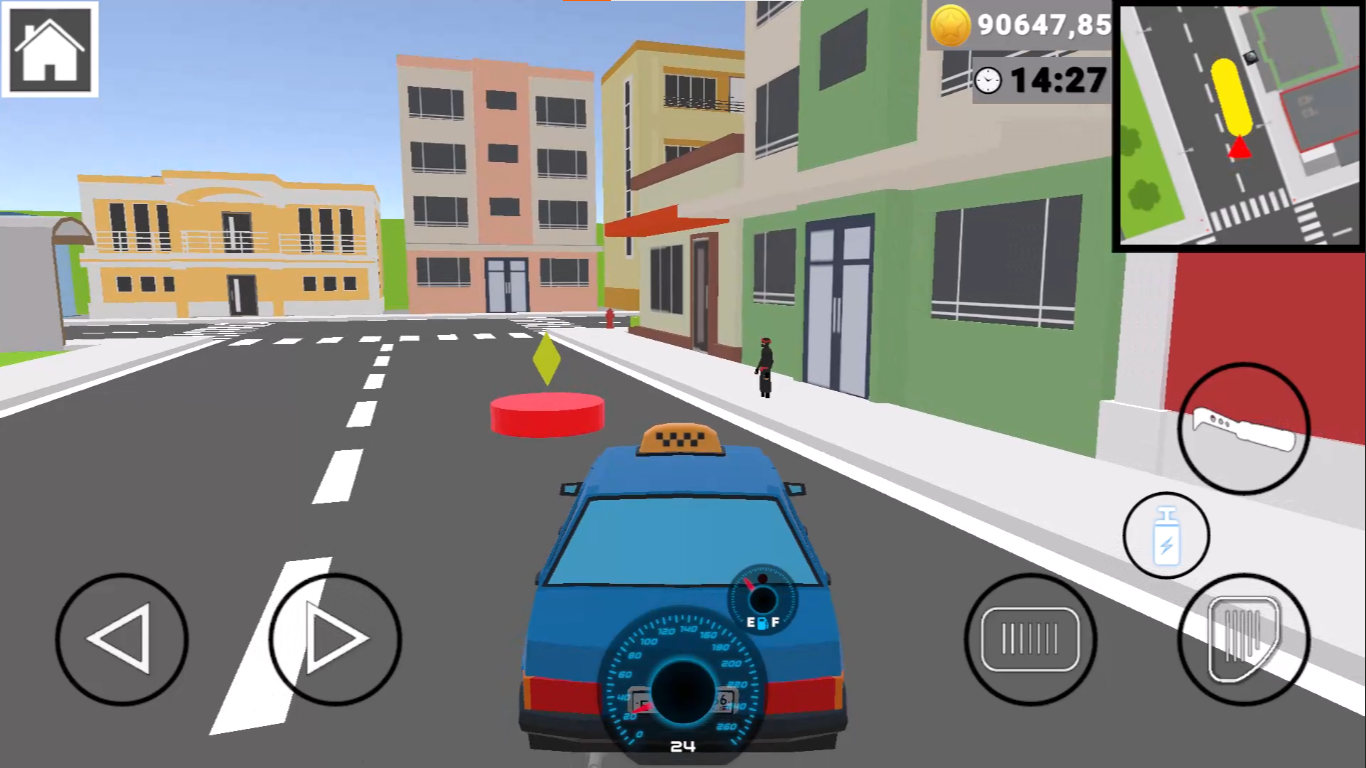Tap the right steering arrow
The width and height of the screenshot is (1366, 768).
(x=335, y=640)
